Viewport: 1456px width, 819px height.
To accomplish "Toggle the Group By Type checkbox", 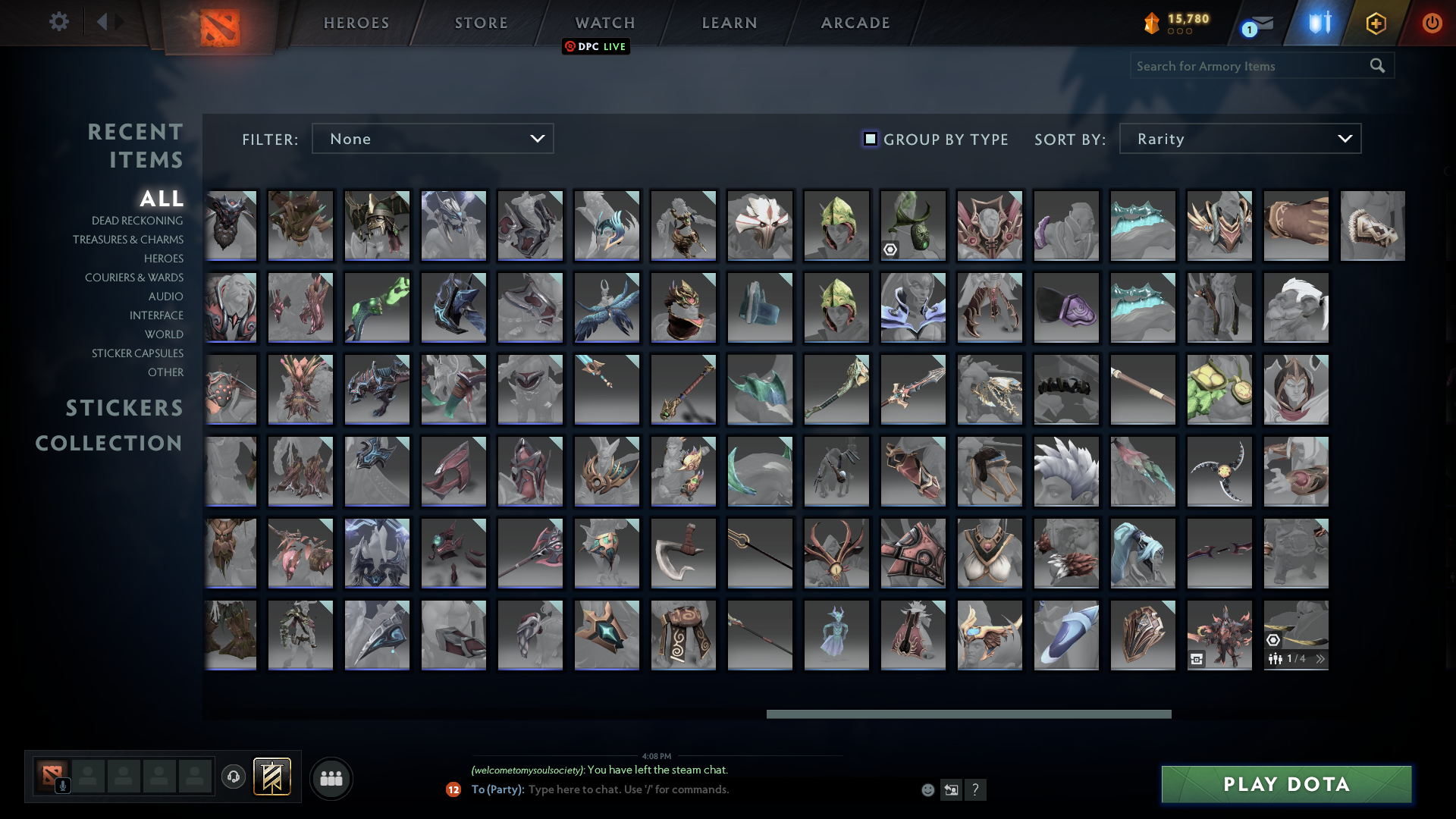I will [x=869, y=139].
